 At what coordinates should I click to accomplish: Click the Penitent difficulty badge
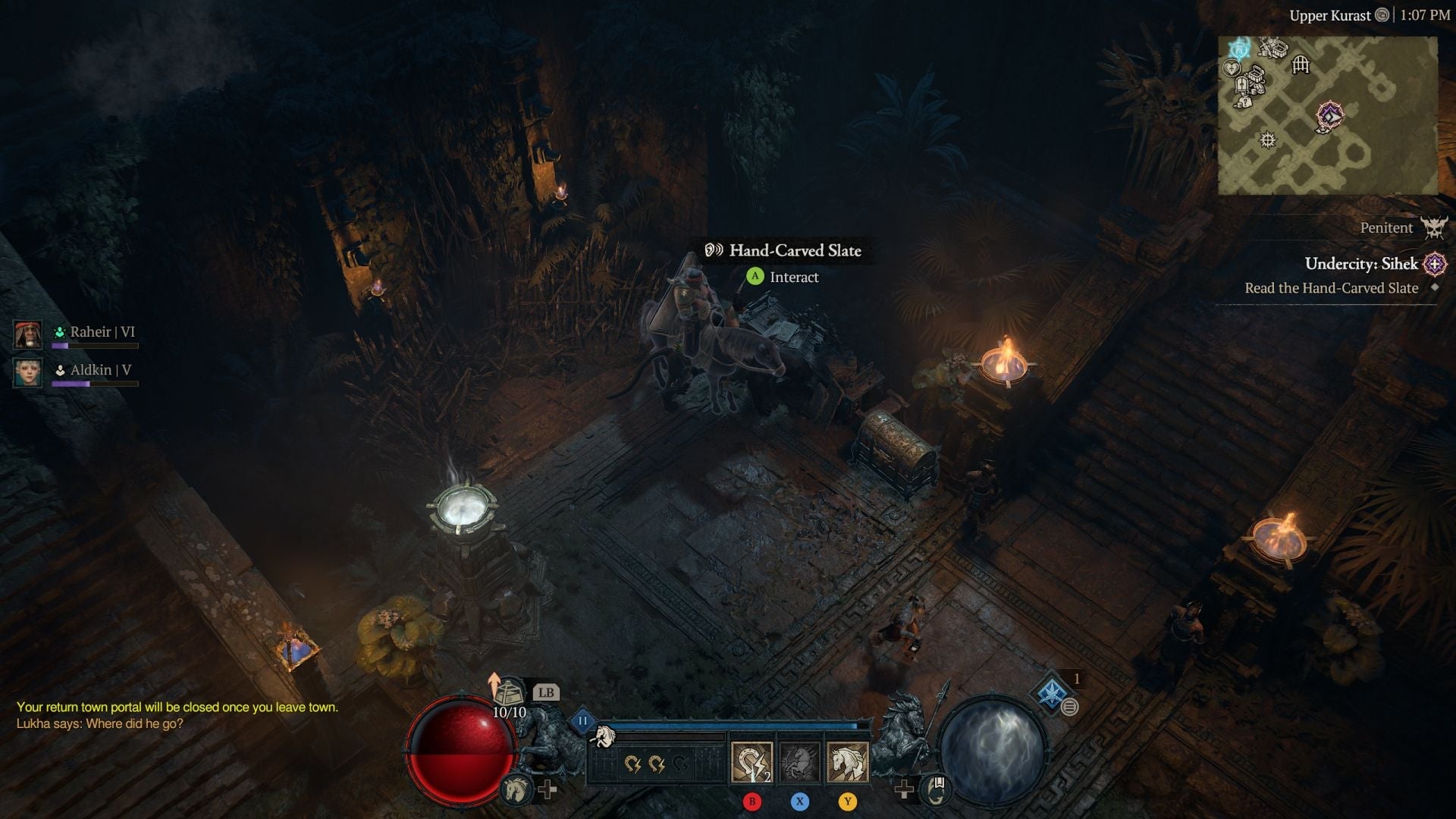[x=1433, y=227]
